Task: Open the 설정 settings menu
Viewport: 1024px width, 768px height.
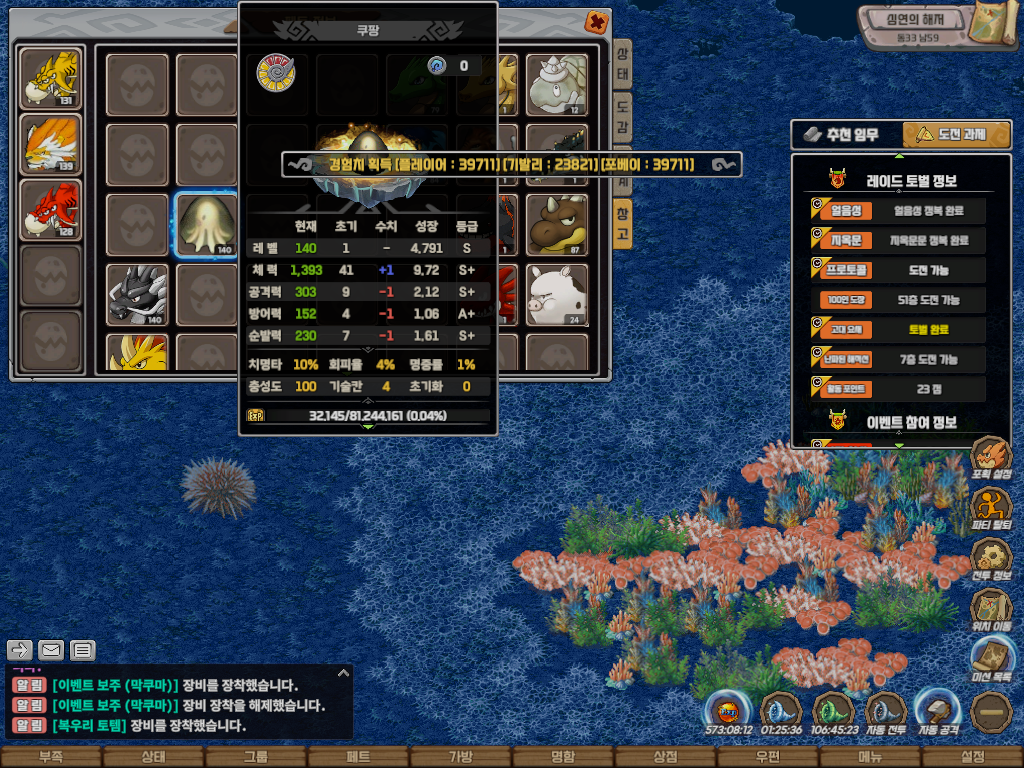Action: (972, 757)
